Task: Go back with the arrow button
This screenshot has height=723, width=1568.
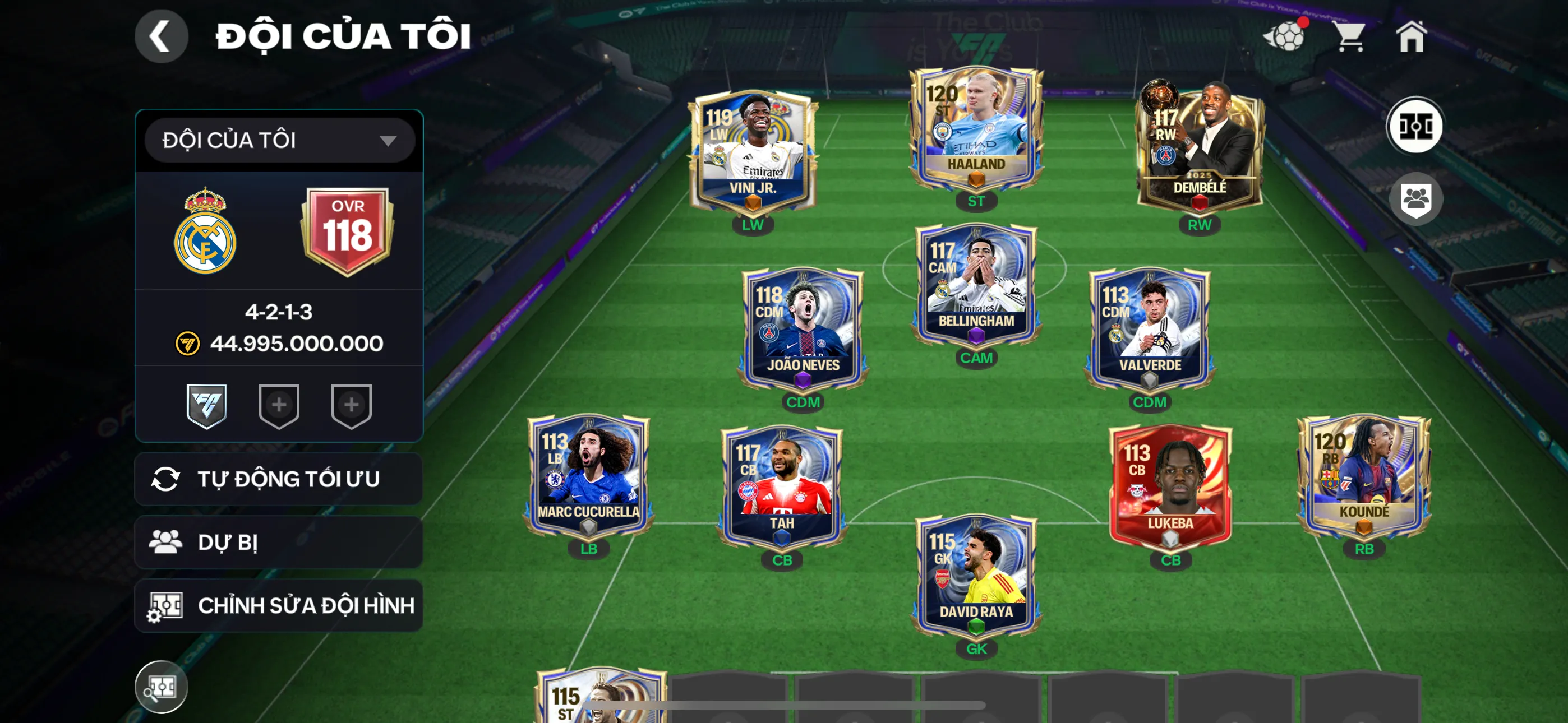Action: coord(161,36)
